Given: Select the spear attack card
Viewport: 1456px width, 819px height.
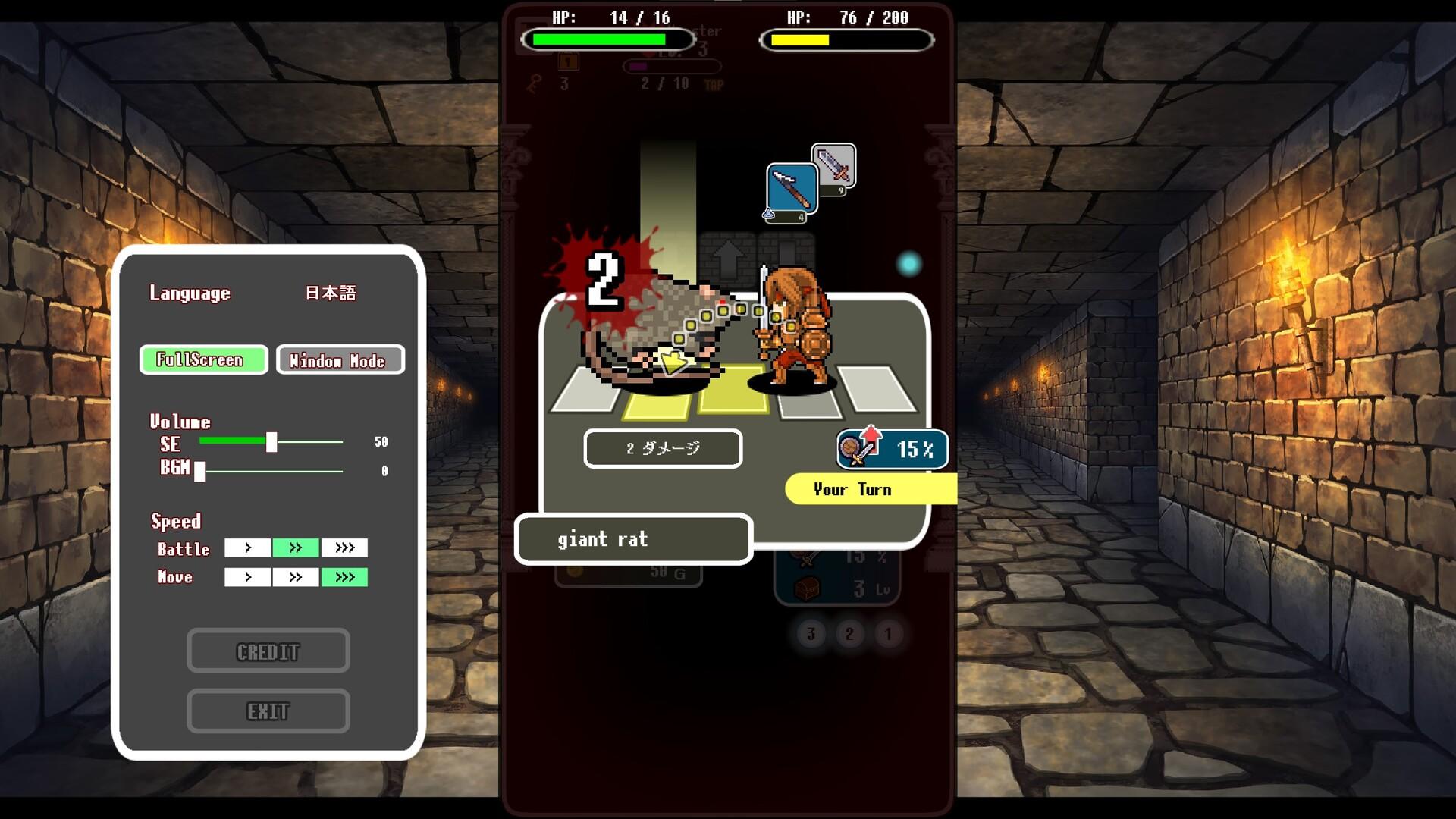Looking at the screenshot, I should pyautogui.click(x=791, y=191).
